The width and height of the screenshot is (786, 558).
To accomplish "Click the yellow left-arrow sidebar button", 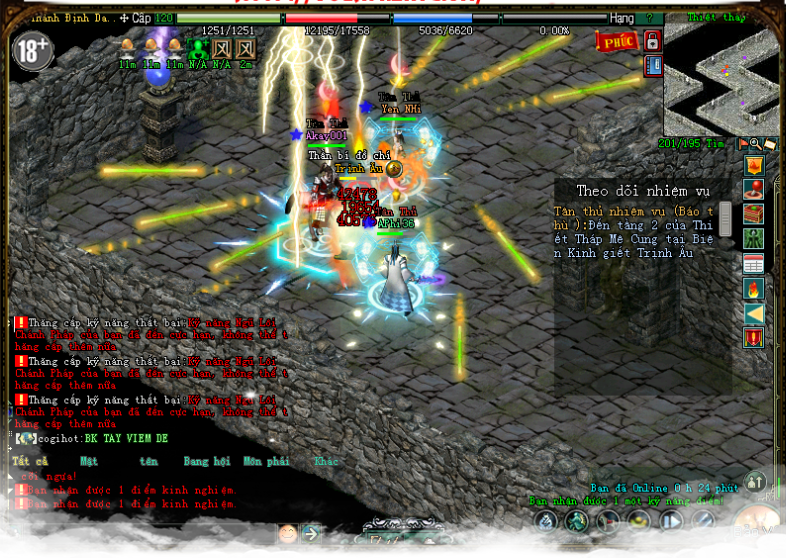I will [x=754, y=314].
